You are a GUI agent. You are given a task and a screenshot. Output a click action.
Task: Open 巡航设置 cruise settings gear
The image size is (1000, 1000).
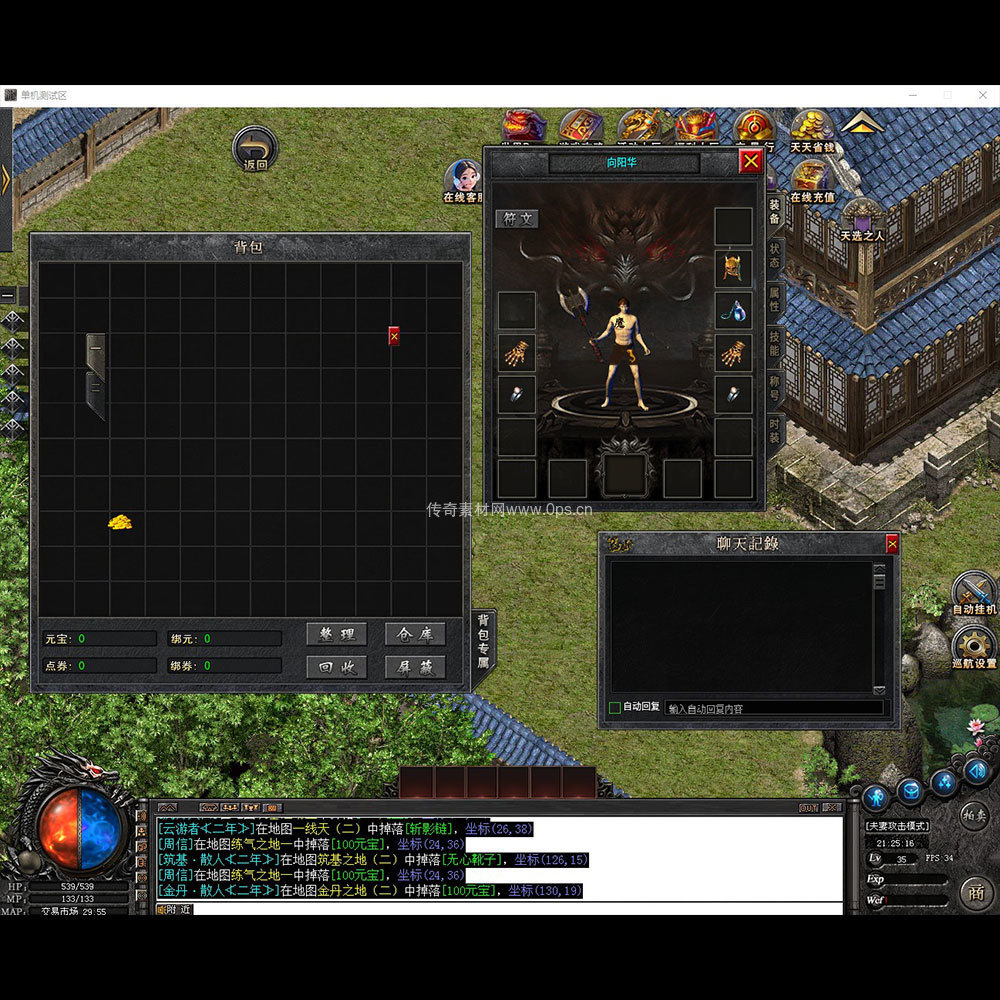(973, 647)
